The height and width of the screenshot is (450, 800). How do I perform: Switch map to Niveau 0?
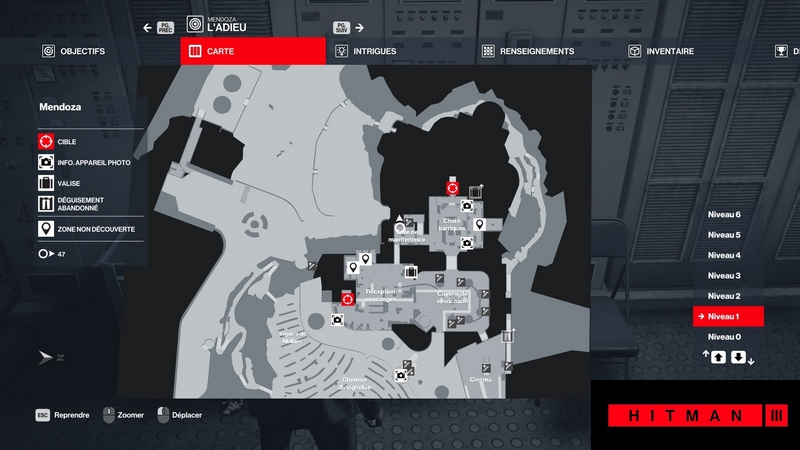pos(724,337)
